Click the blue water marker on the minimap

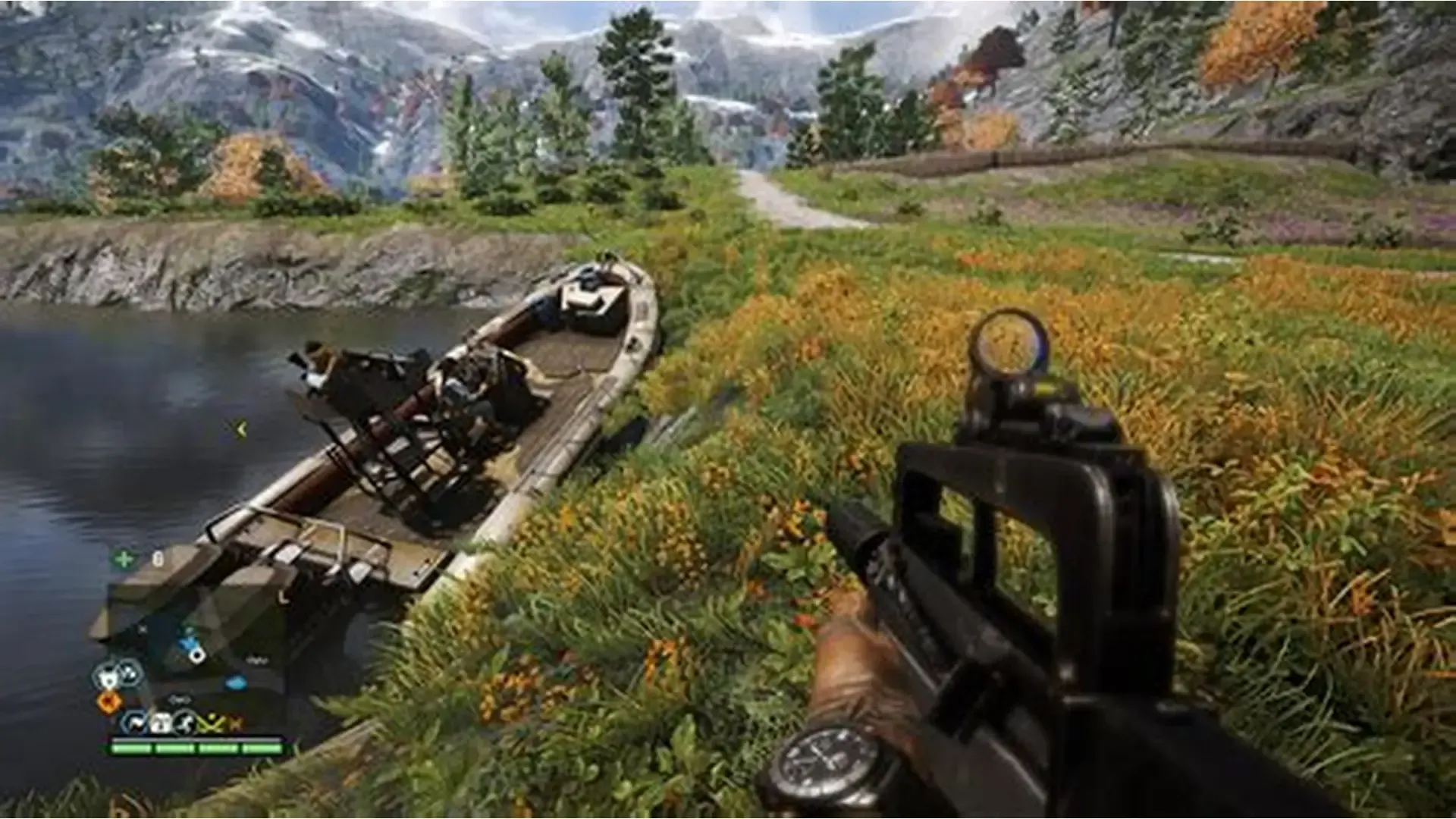236,682
